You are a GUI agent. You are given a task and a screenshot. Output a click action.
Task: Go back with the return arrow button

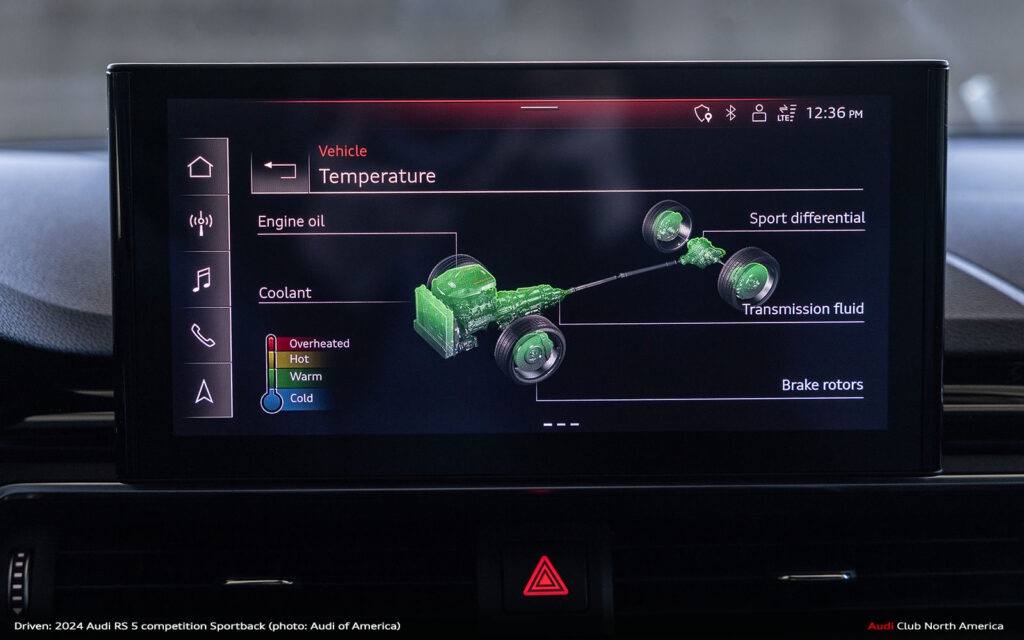pos(280,170)
